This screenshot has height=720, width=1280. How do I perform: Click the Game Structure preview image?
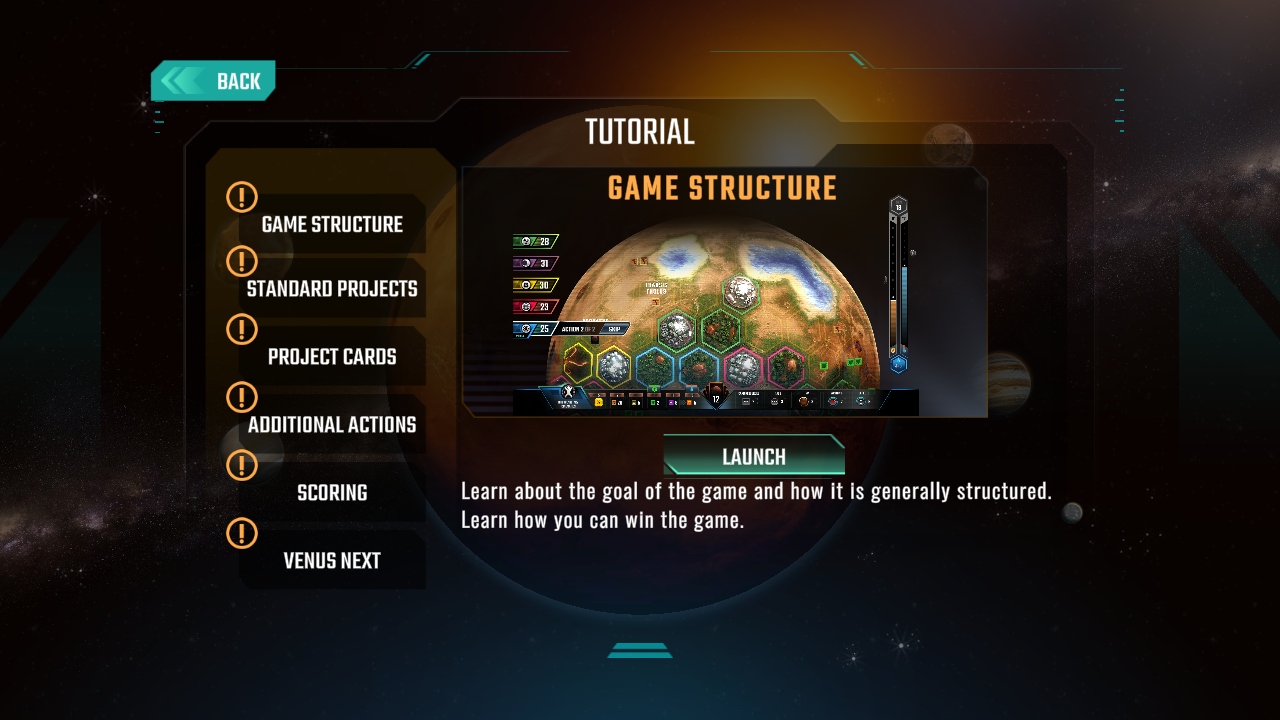[x=724, y=300]
